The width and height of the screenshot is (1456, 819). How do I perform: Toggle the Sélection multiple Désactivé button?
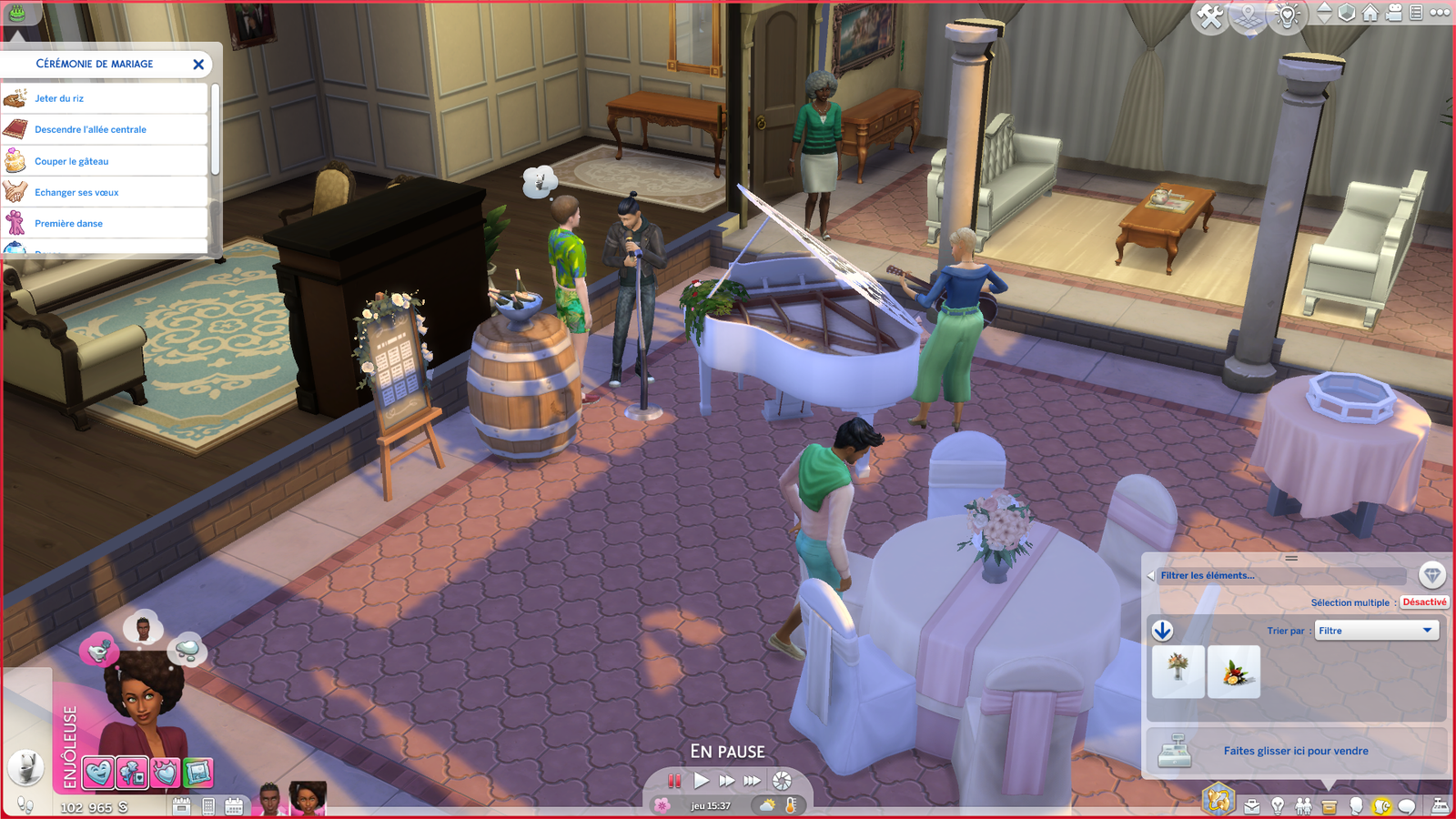[1424, 602]
